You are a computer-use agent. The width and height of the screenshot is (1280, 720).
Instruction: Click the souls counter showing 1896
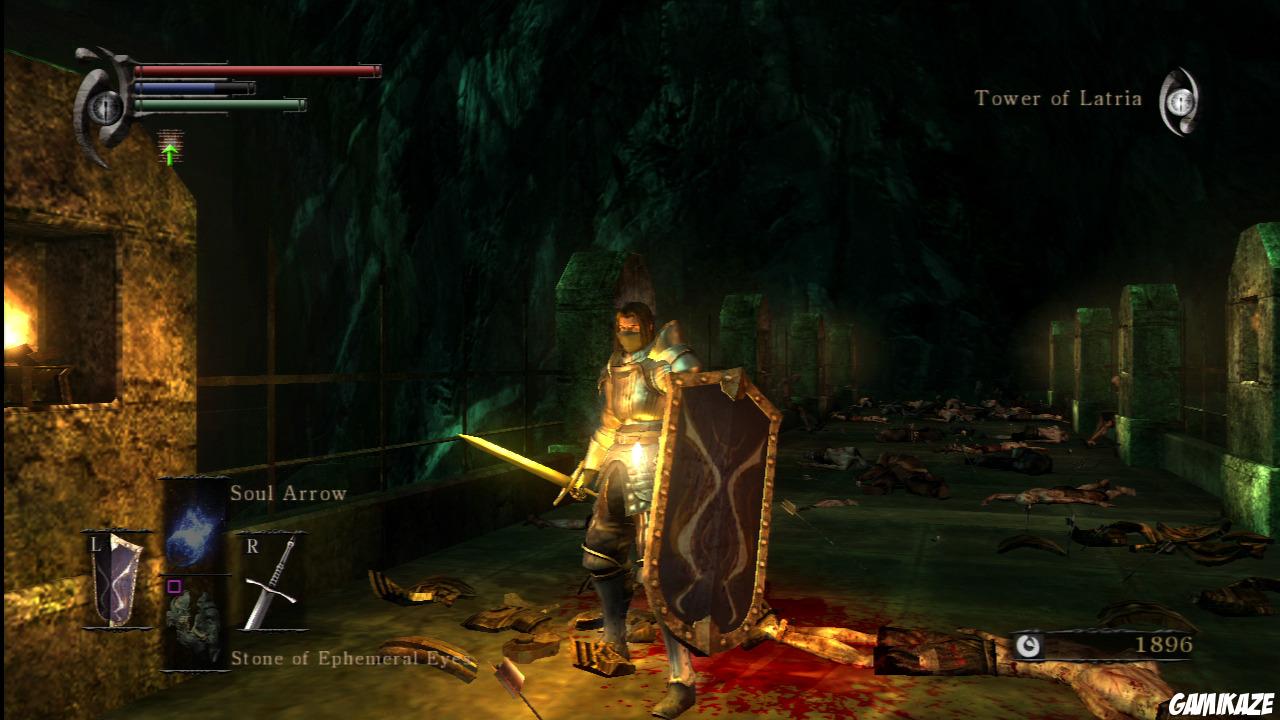1166,645
